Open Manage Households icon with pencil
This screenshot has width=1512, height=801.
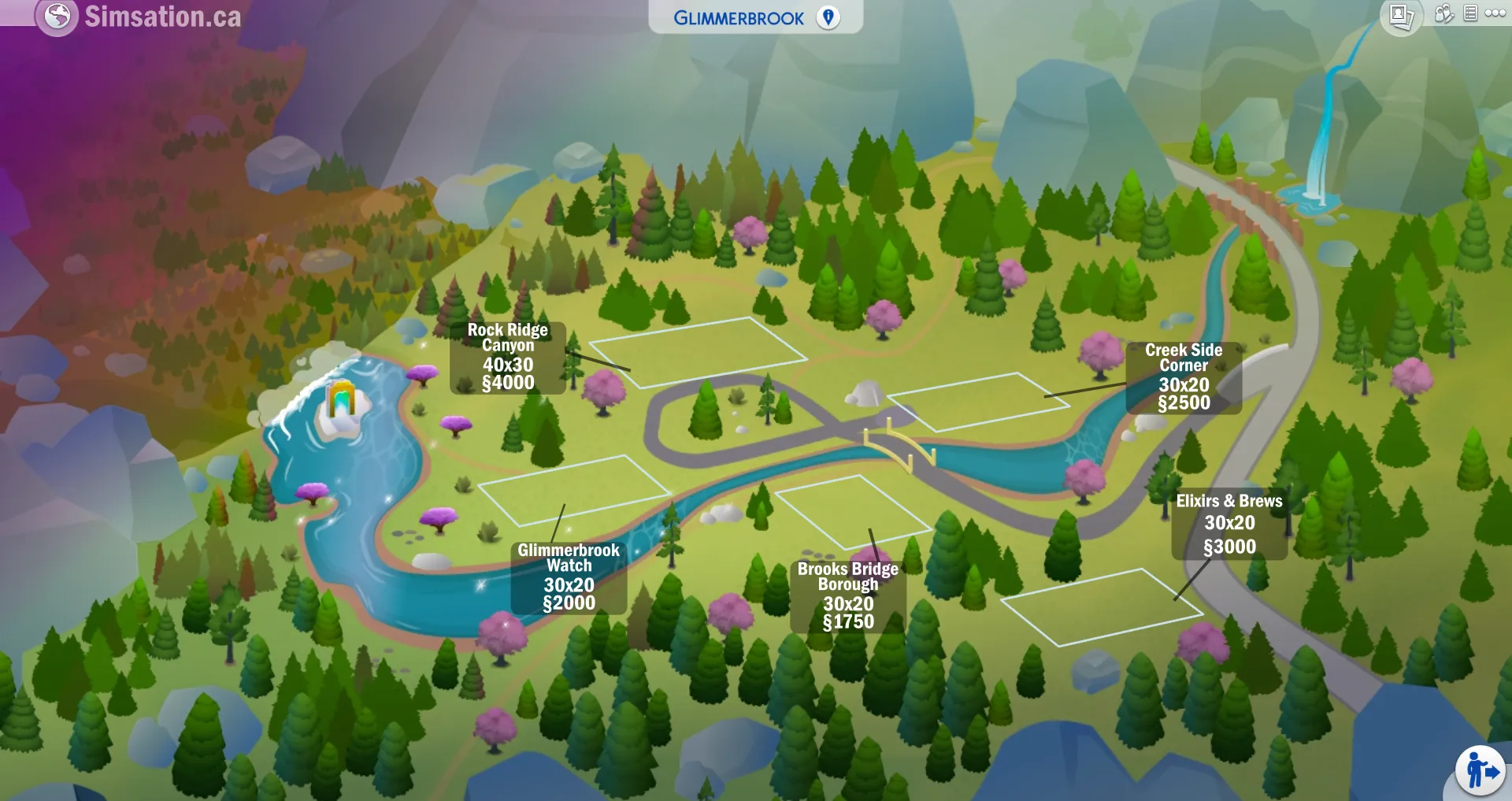pyautogui.click(x=1443, y=14)
